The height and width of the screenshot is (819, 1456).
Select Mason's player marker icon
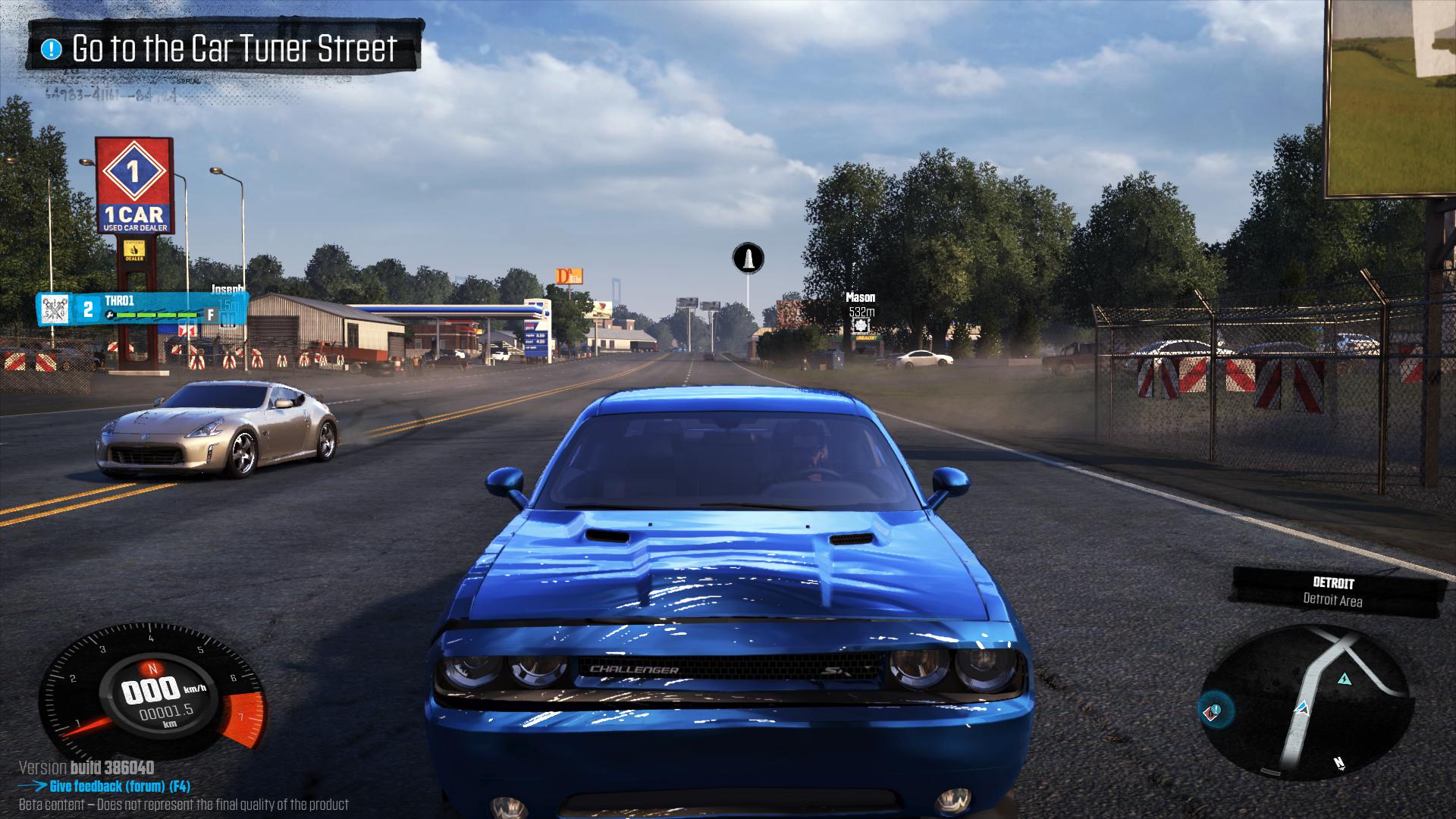pyautogui.click(x=861, y=325)
